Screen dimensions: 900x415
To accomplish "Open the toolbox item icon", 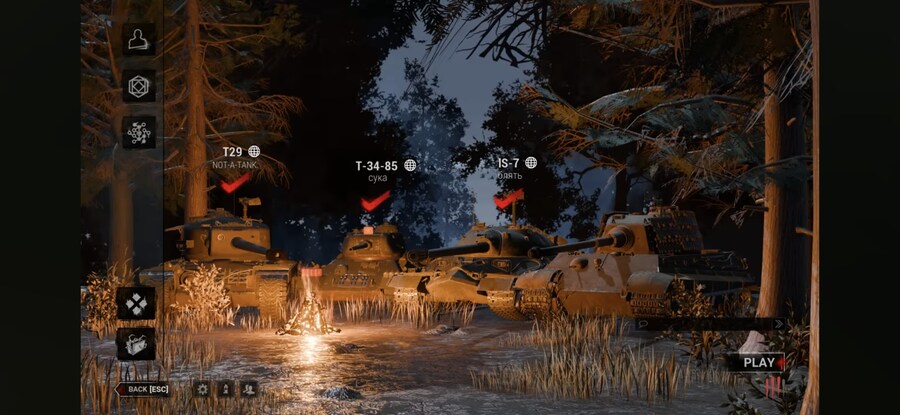I will (x=136, y=344).
